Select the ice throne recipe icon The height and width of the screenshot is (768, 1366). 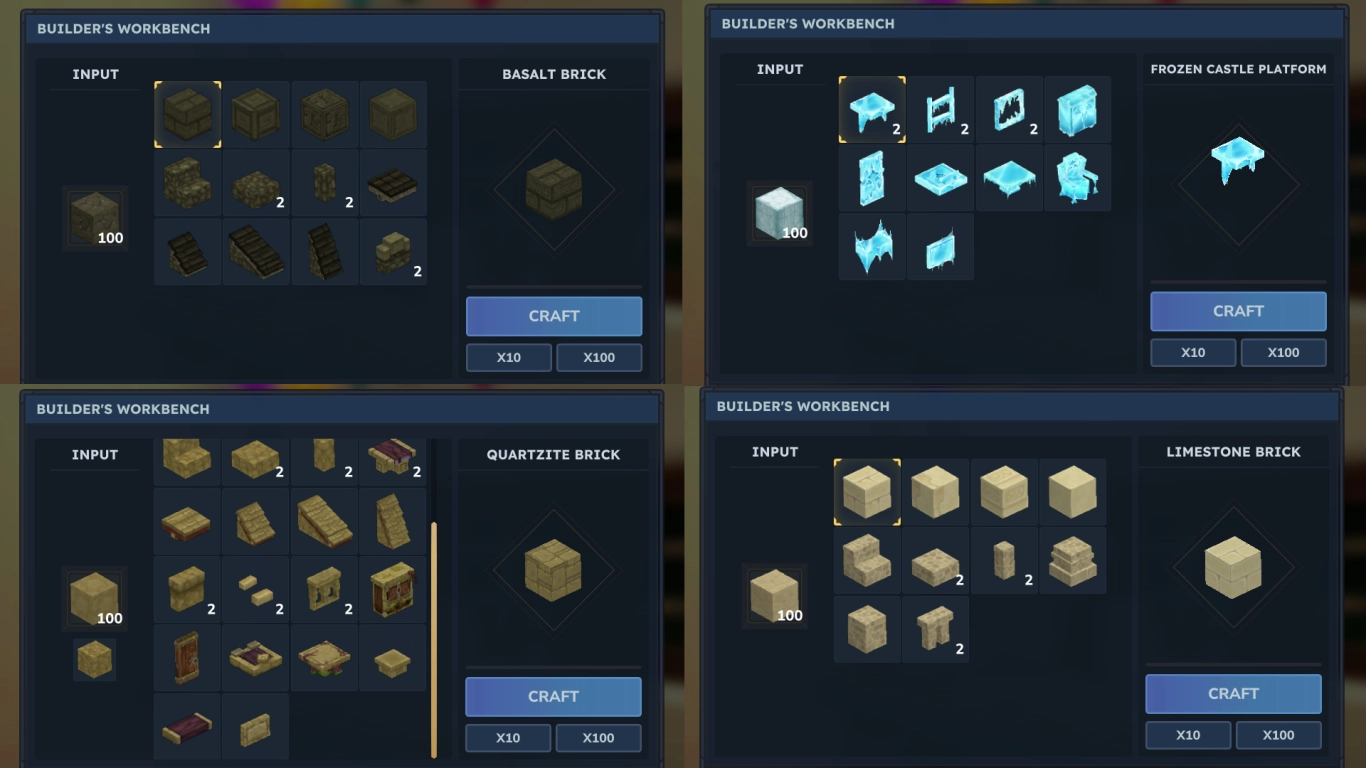(x=1078, y=177)
